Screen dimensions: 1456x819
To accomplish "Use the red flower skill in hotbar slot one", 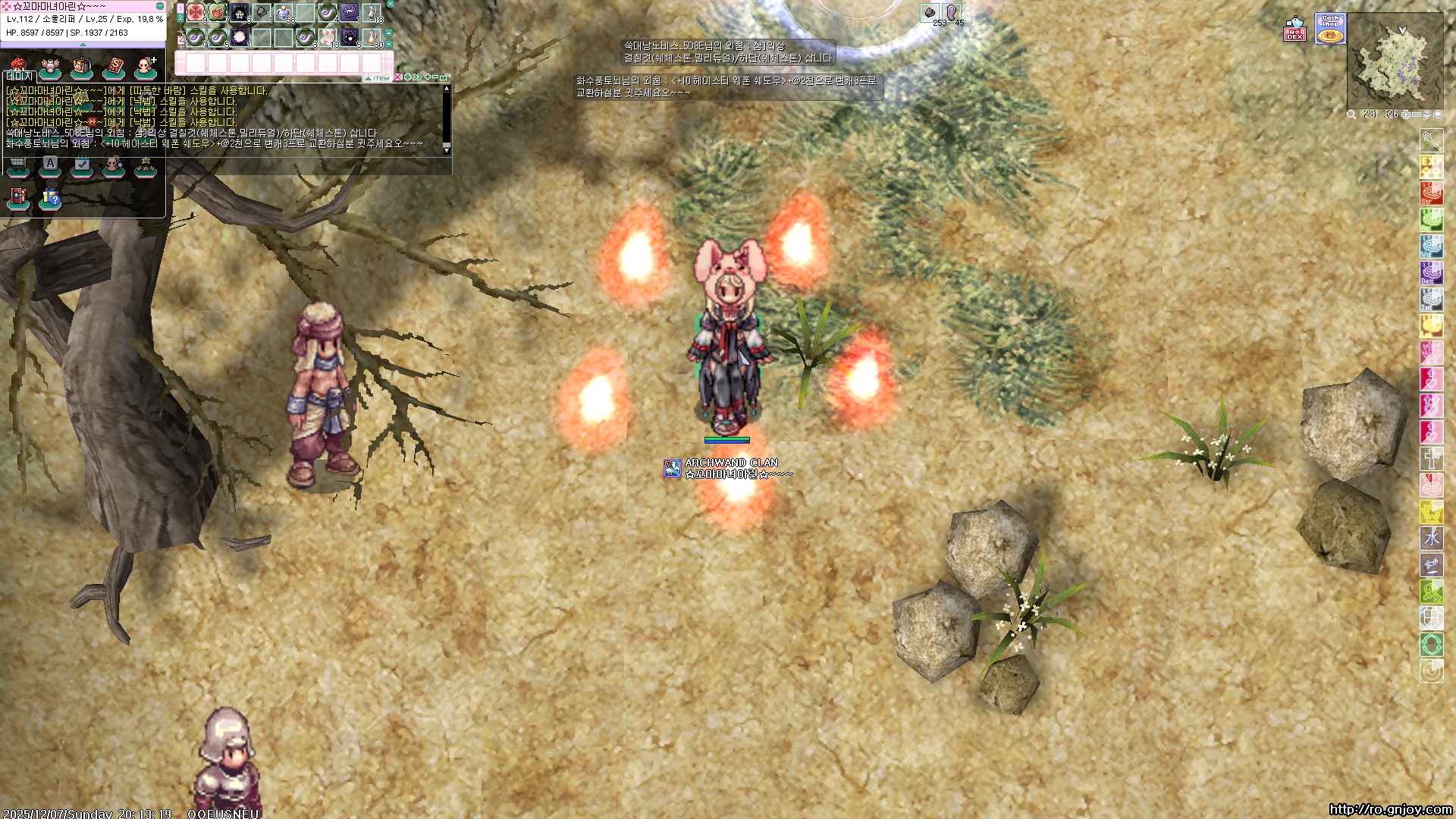I will tap(196, 12).
